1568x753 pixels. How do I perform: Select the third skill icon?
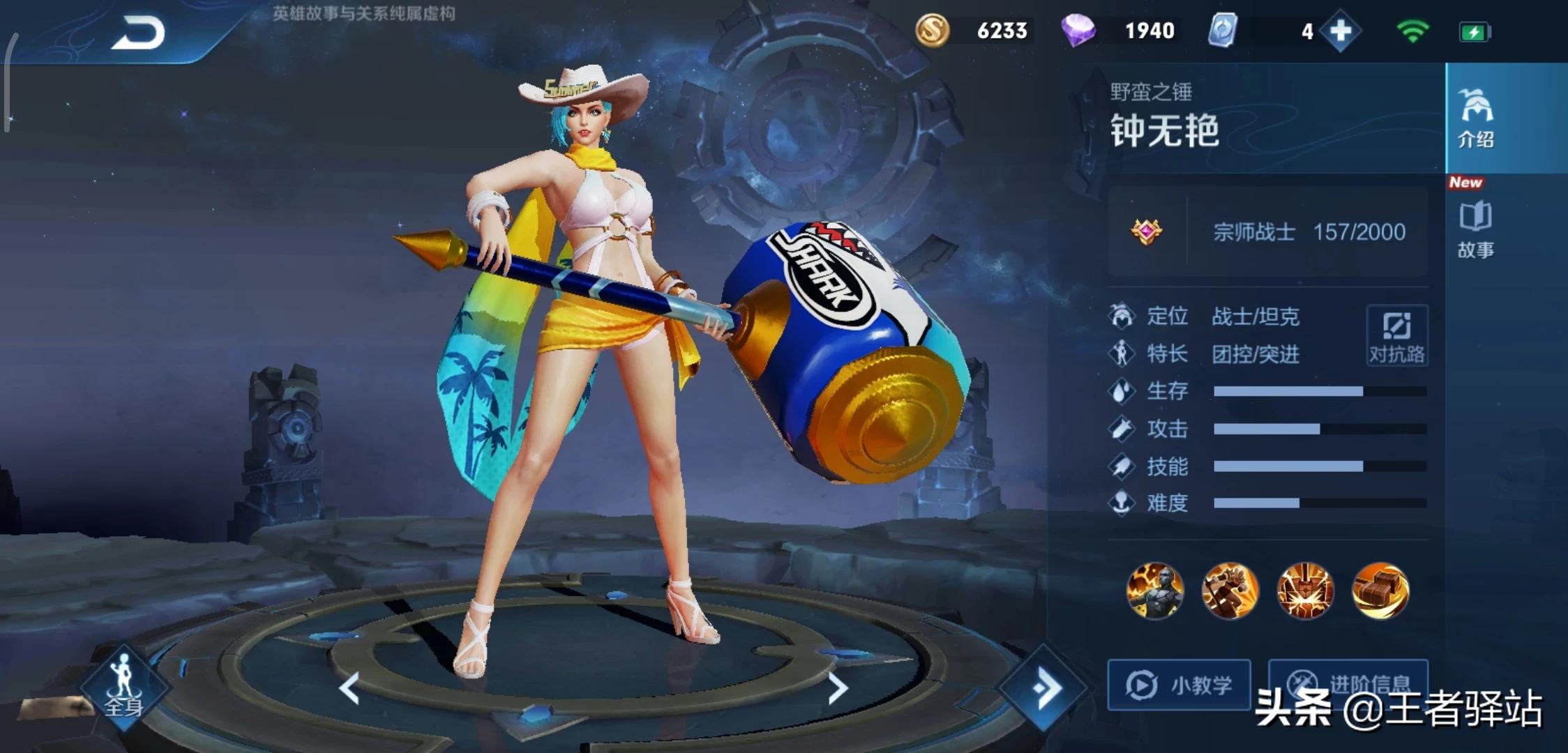(1305, 591)
